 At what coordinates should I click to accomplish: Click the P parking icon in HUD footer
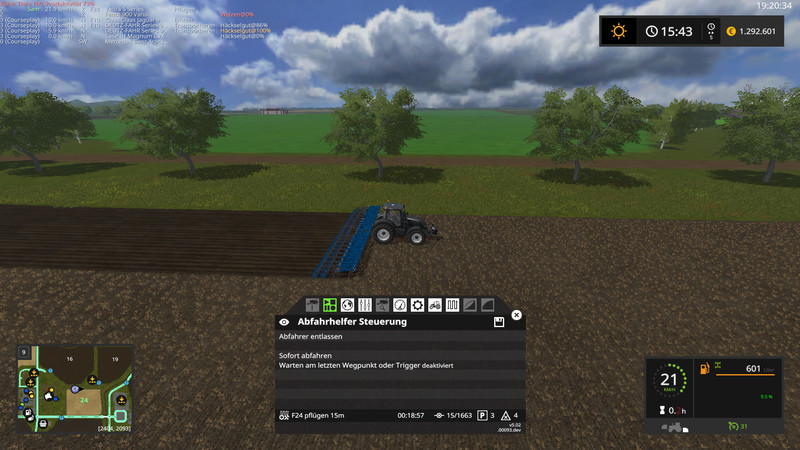point(482,414)
